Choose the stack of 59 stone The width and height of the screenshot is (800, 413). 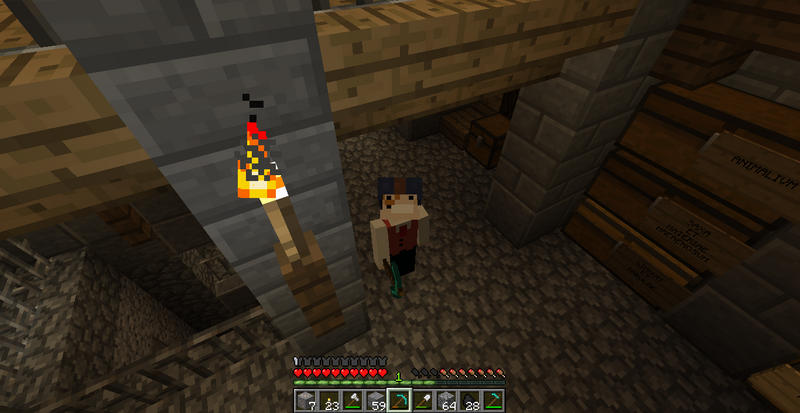376,401
